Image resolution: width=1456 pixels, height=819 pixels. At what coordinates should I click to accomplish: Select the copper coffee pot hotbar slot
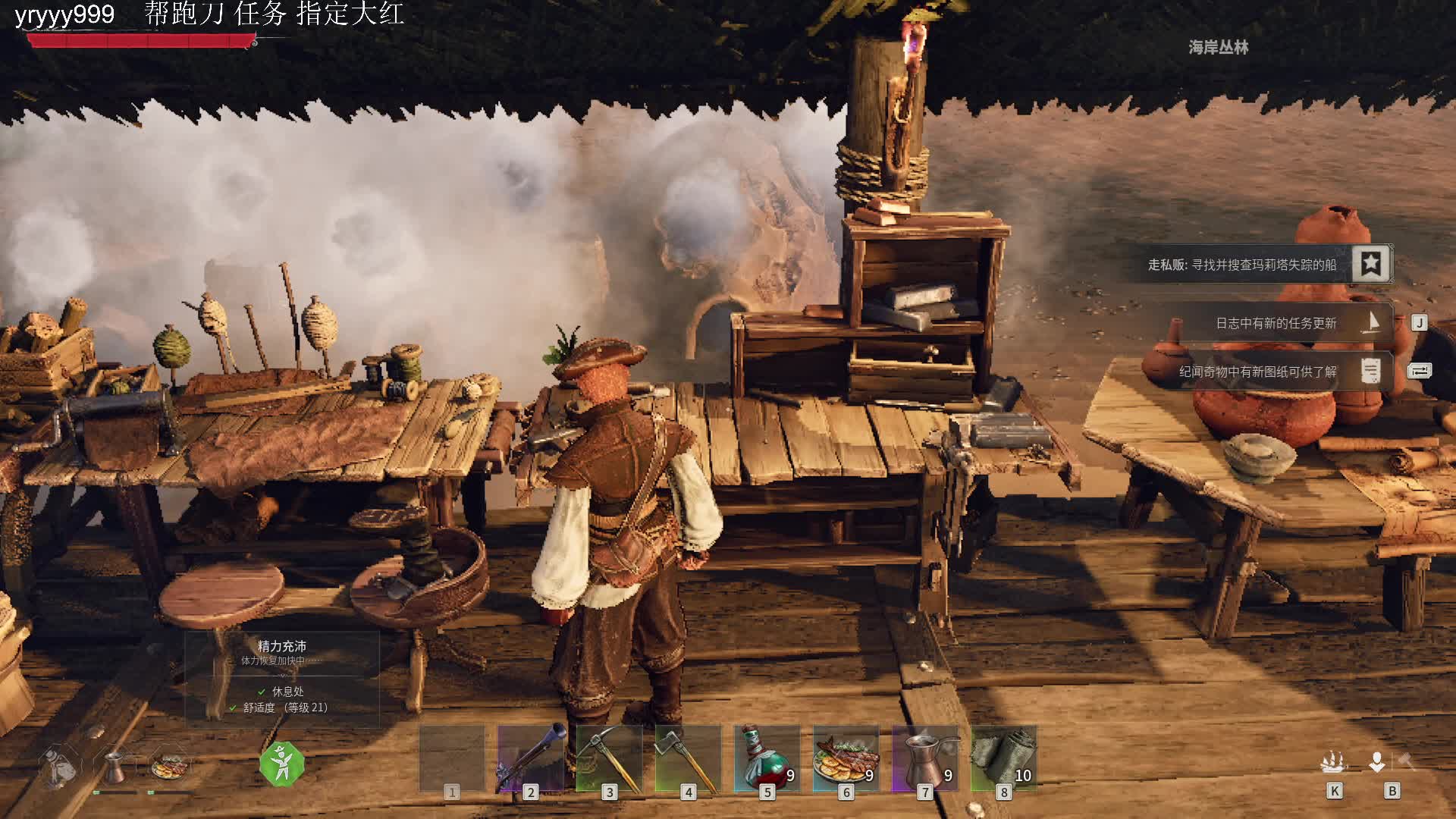[x=924, y=758]
